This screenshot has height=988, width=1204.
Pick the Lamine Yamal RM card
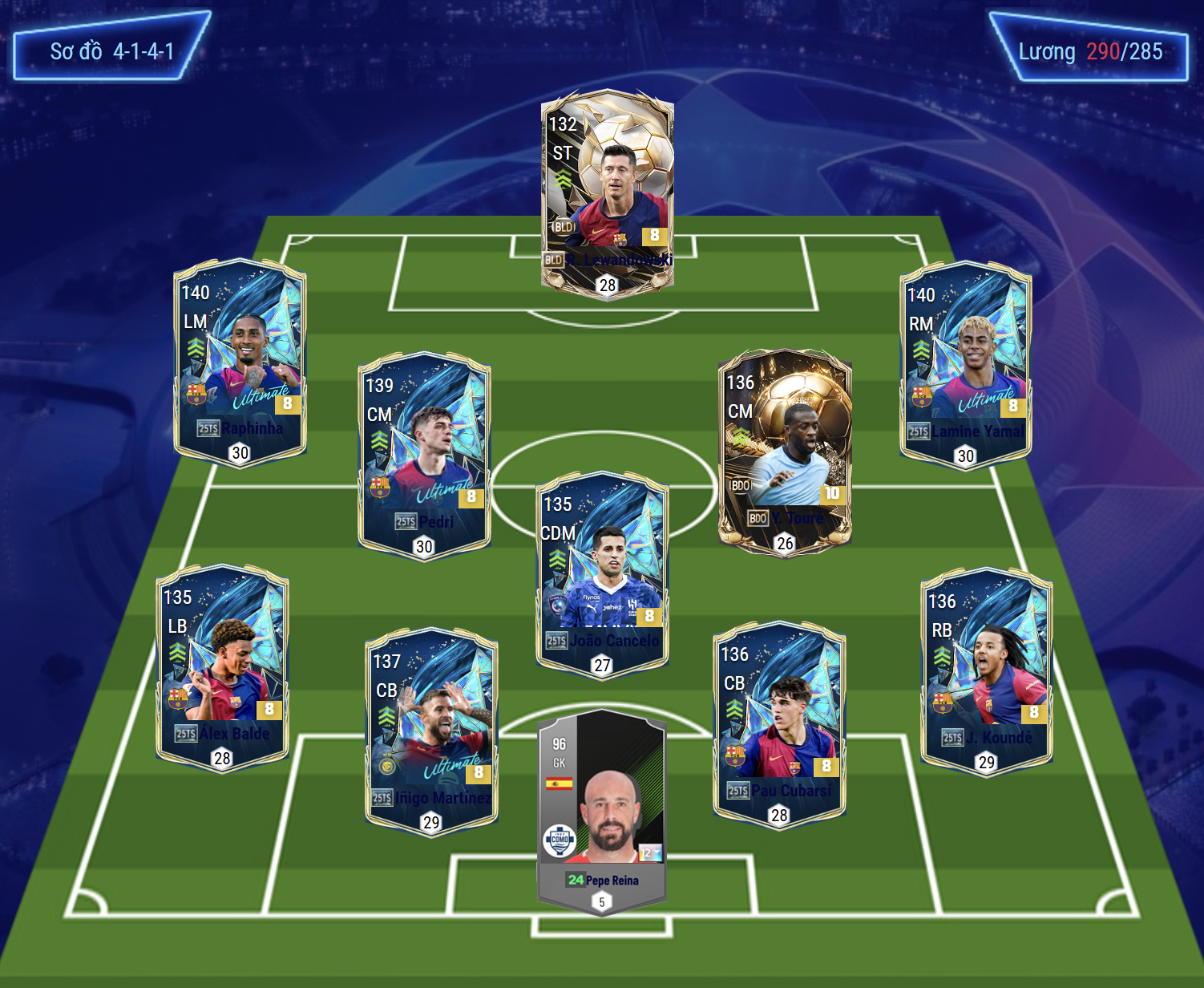[965, 364]
